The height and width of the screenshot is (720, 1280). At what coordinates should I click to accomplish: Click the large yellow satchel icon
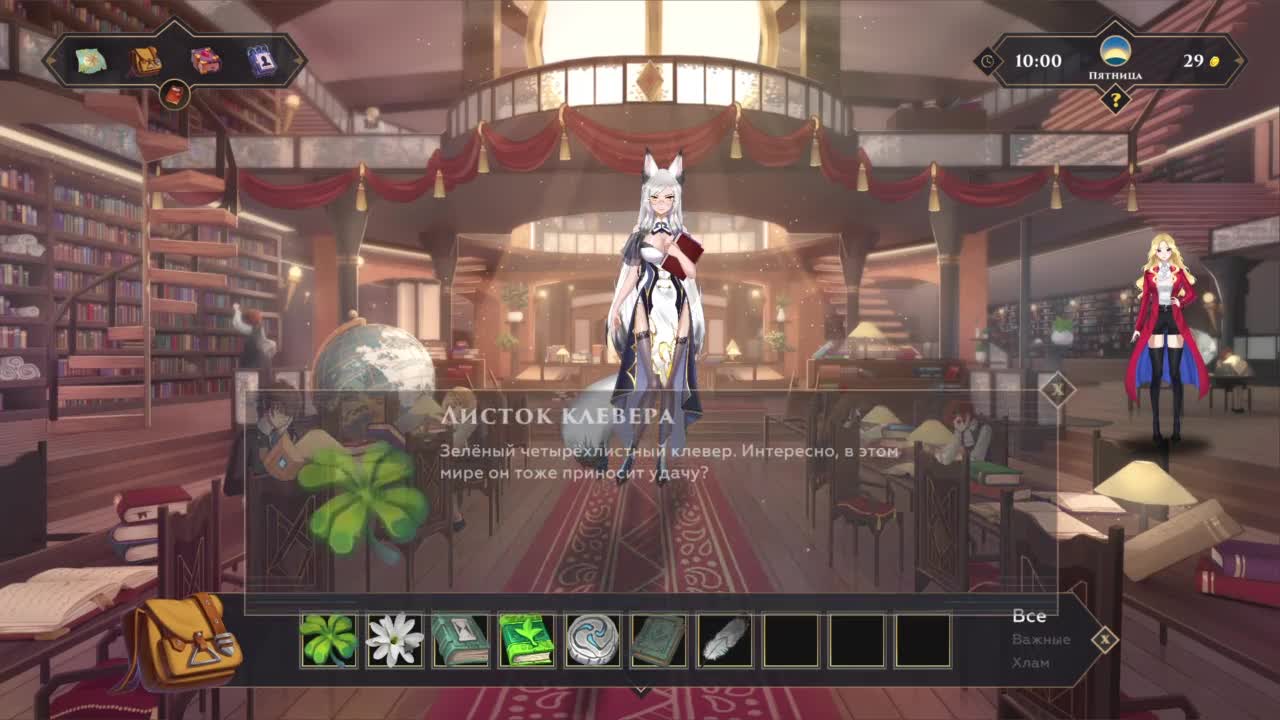tap(180, 641)
